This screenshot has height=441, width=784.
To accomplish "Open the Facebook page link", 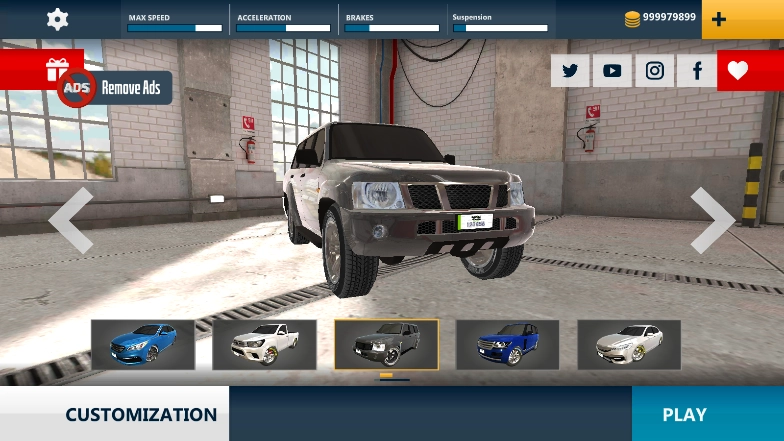I will (x=697, y=70).
